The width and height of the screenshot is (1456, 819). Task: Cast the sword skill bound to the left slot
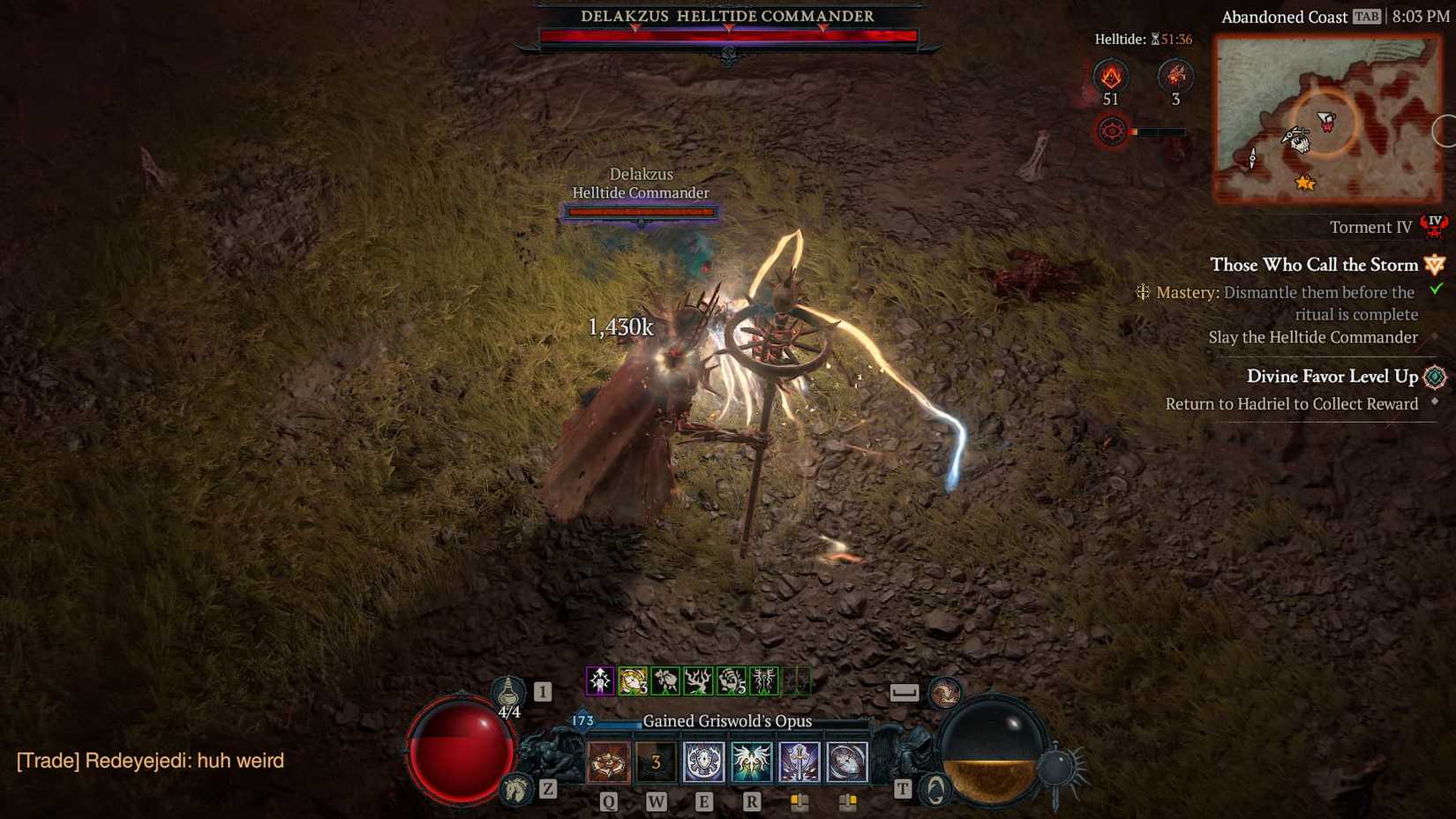tap(799, 762)
